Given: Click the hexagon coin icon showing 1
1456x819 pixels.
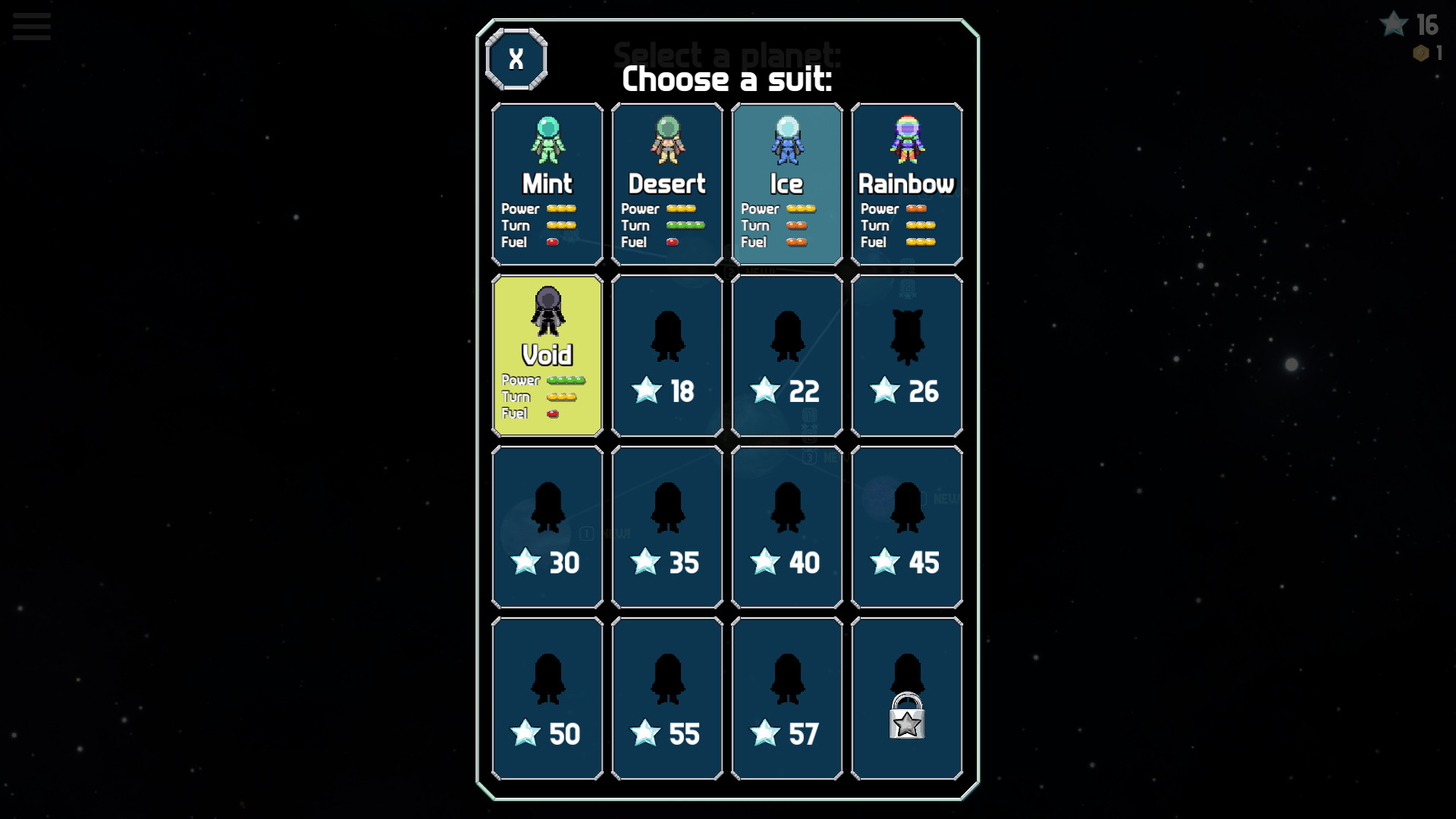Looking at the screenshot, I should click(x=1419, y=54).
